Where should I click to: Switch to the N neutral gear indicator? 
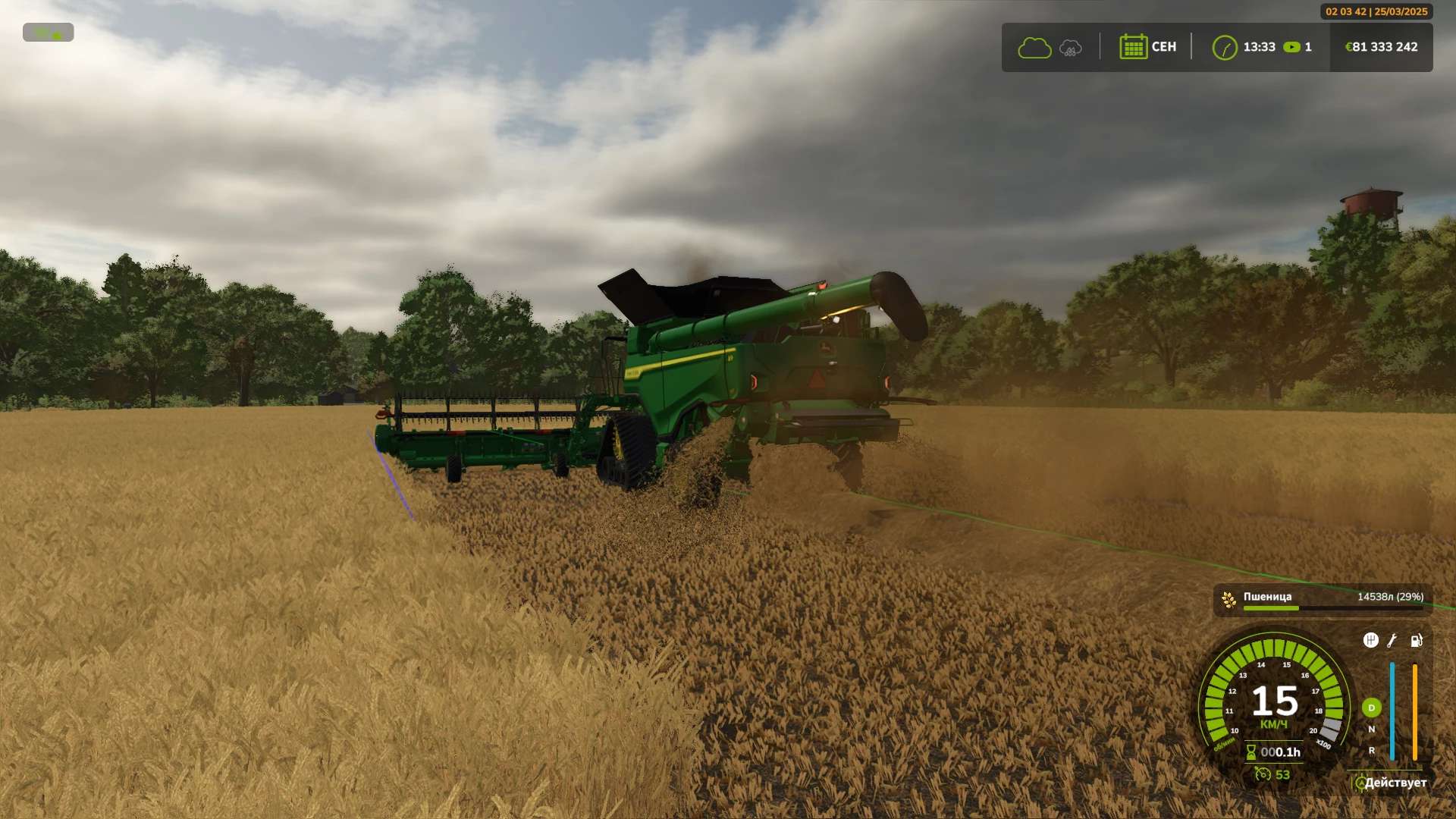1371,730
